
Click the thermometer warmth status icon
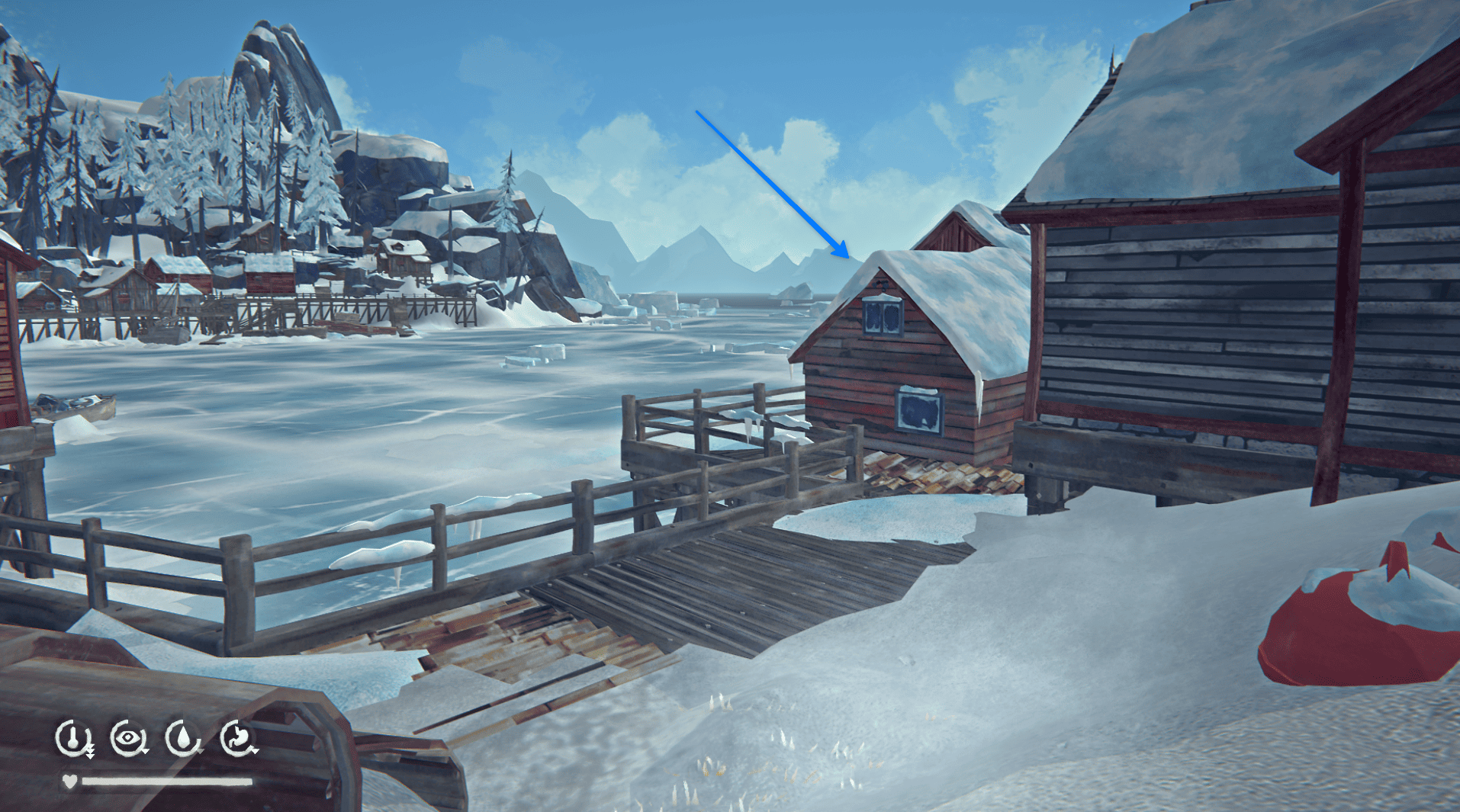pyautogui.click(x=73, y=738)
